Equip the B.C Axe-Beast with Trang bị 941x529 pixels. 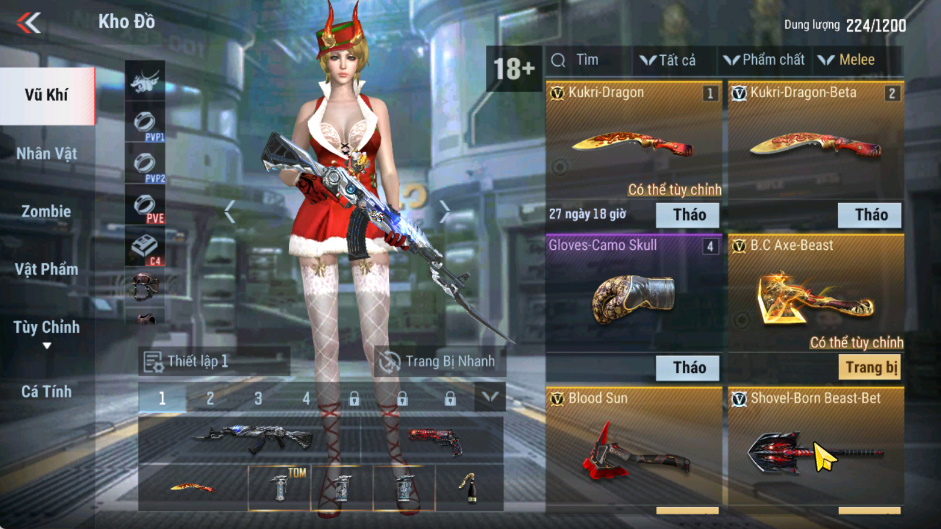click(x=871, y=367)
